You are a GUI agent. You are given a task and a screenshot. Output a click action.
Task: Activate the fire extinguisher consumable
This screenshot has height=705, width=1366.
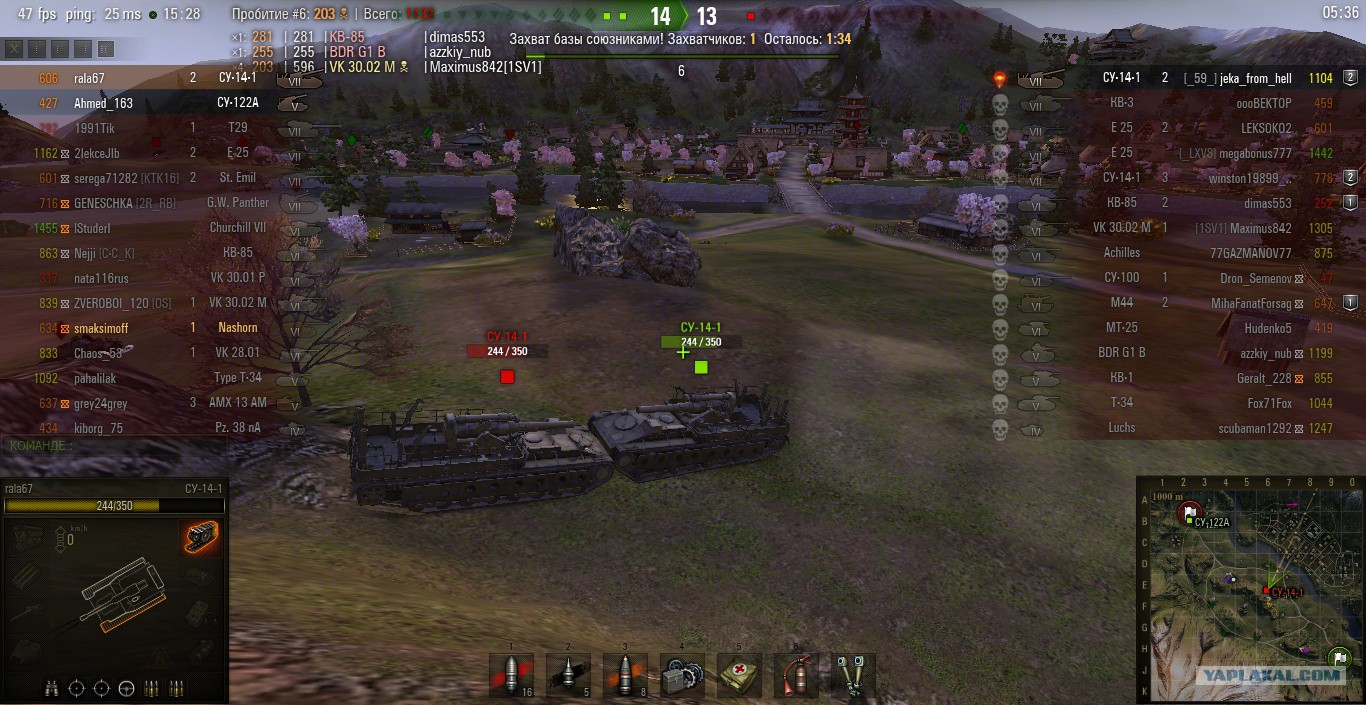coord(796,675)
